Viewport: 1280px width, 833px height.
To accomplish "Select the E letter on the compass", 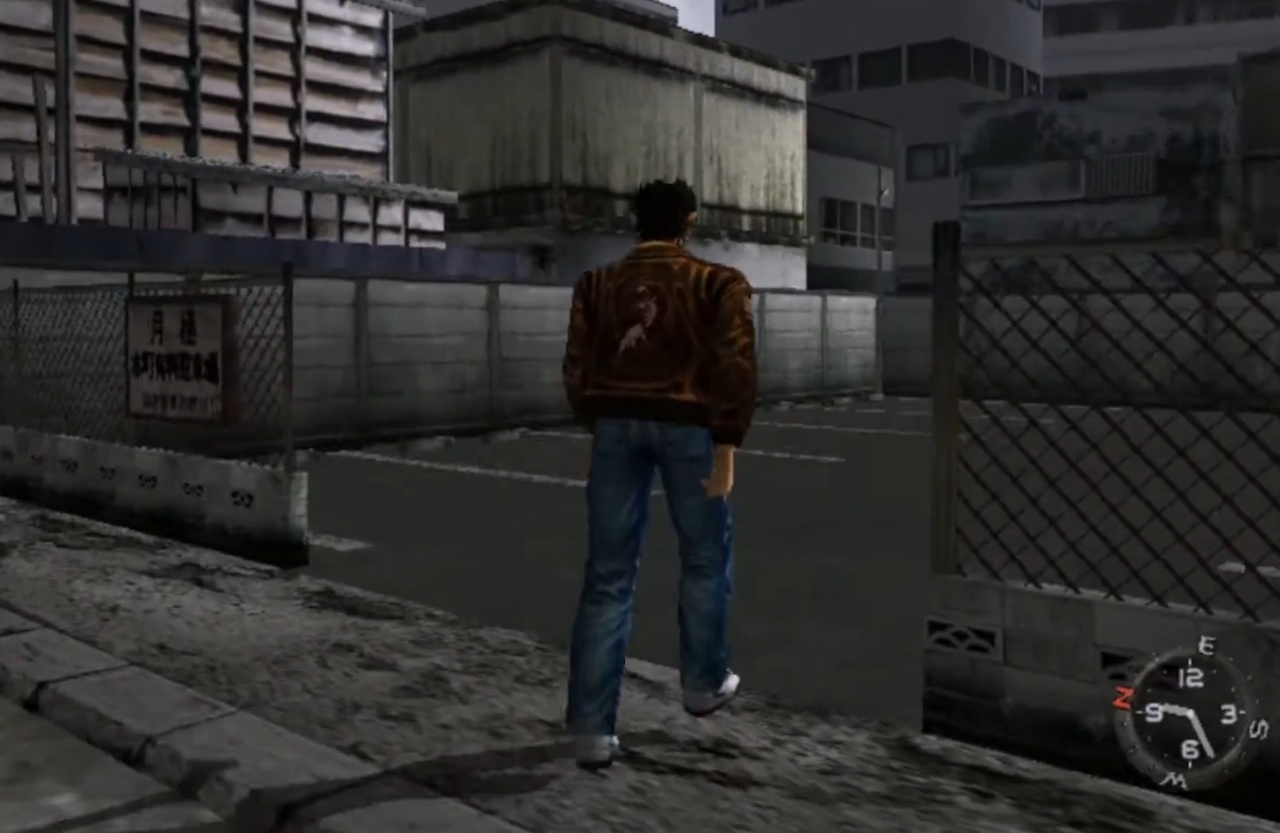I will [x=1208, y=645].
